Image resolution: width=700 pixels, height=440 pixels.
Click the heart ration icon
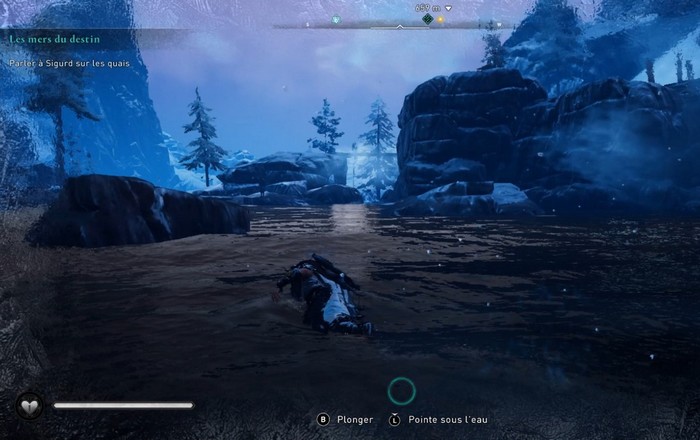[29, 405]
